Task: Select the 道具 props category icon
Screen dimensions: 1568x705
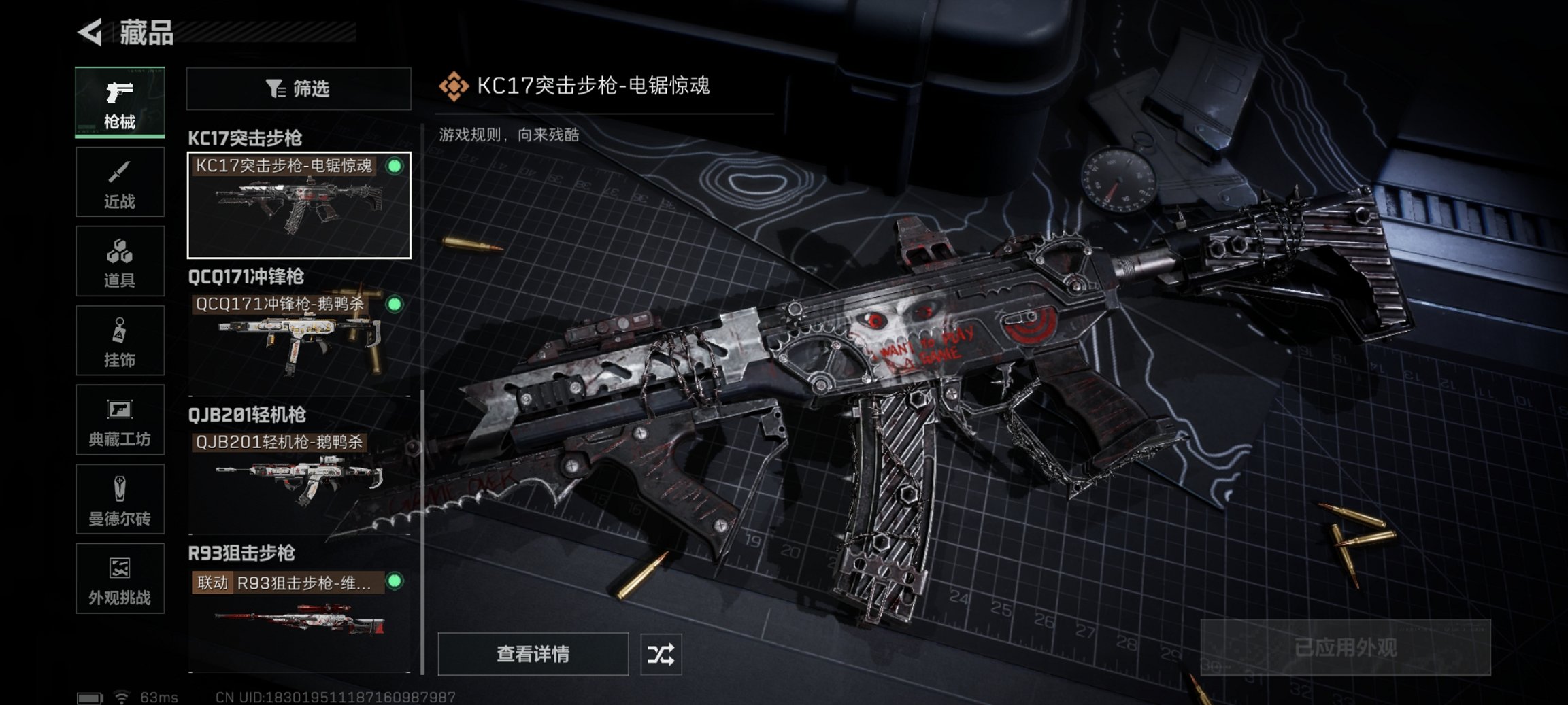Action: pos(120,261)
